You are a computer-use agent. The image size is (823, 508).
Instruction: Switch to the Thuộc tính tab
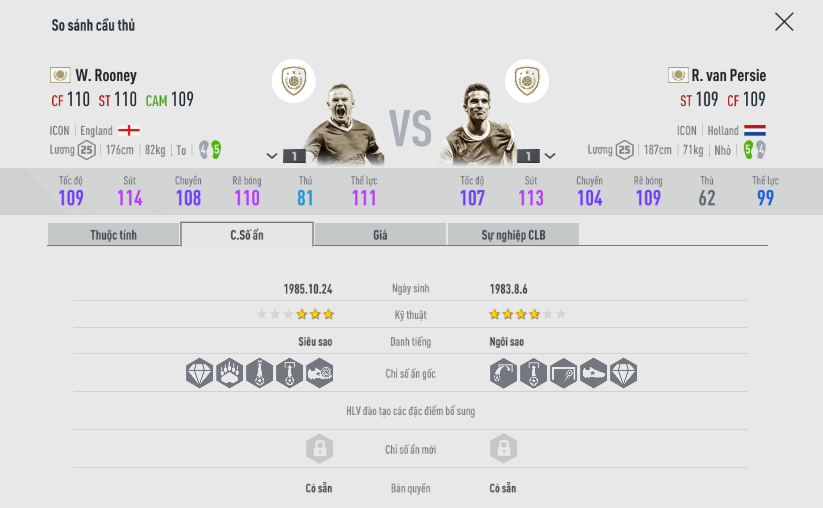click(114, 235)
